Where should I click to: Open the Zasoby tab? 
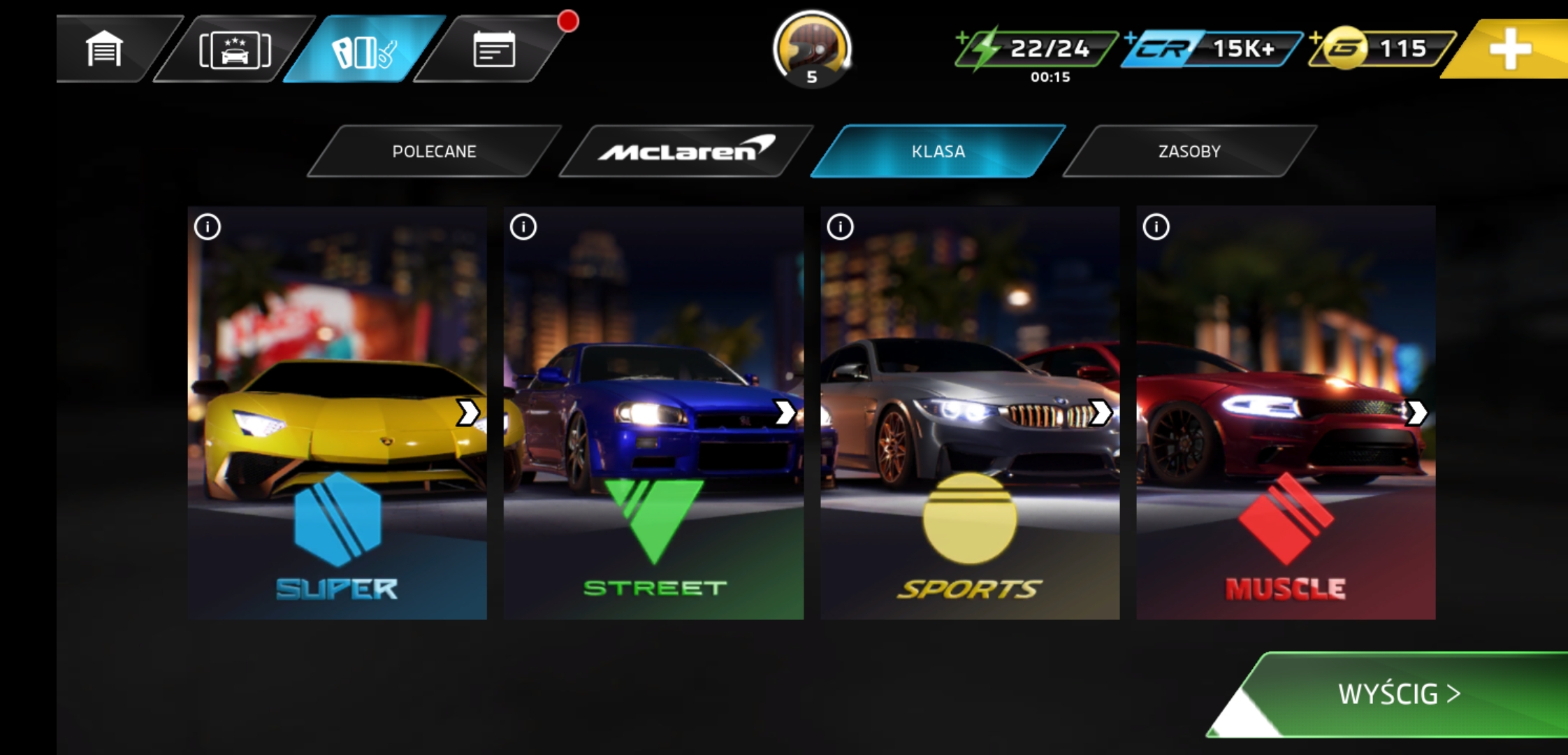(1189, 151)
